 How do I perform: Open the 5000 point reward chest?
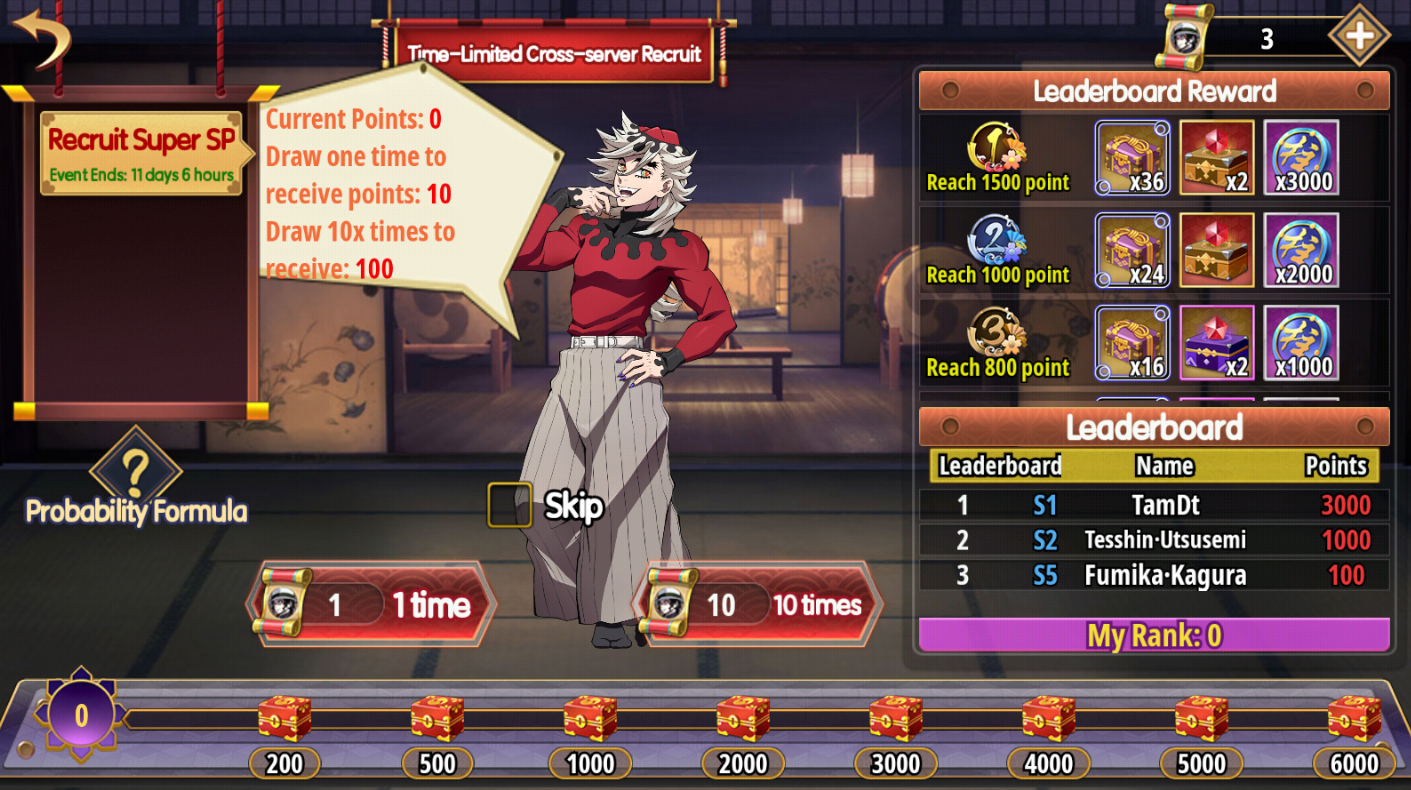1201,718
